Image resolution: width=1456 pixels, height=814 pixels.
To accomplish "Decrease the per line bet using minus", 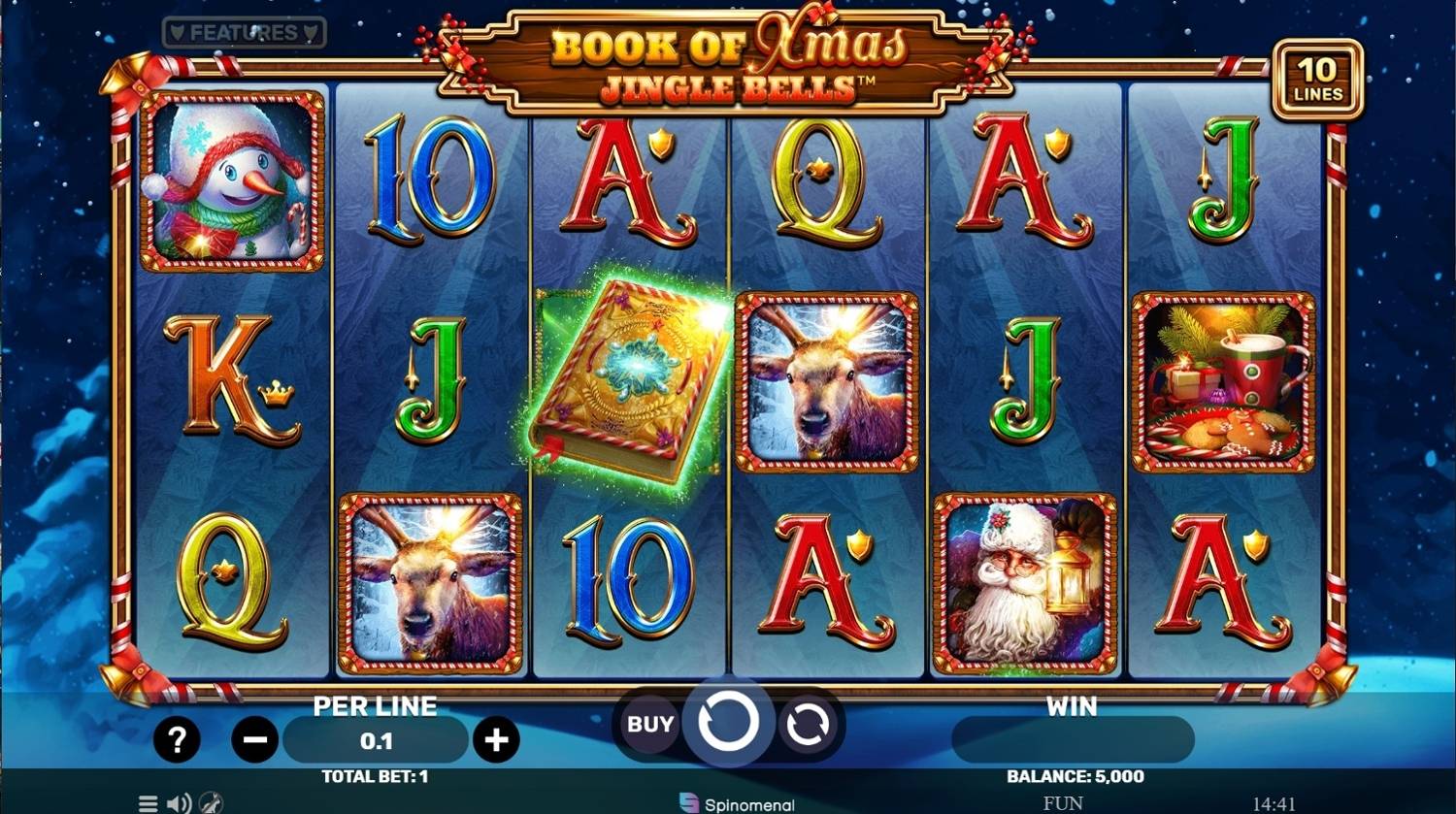I will click(x=254, y=739).
